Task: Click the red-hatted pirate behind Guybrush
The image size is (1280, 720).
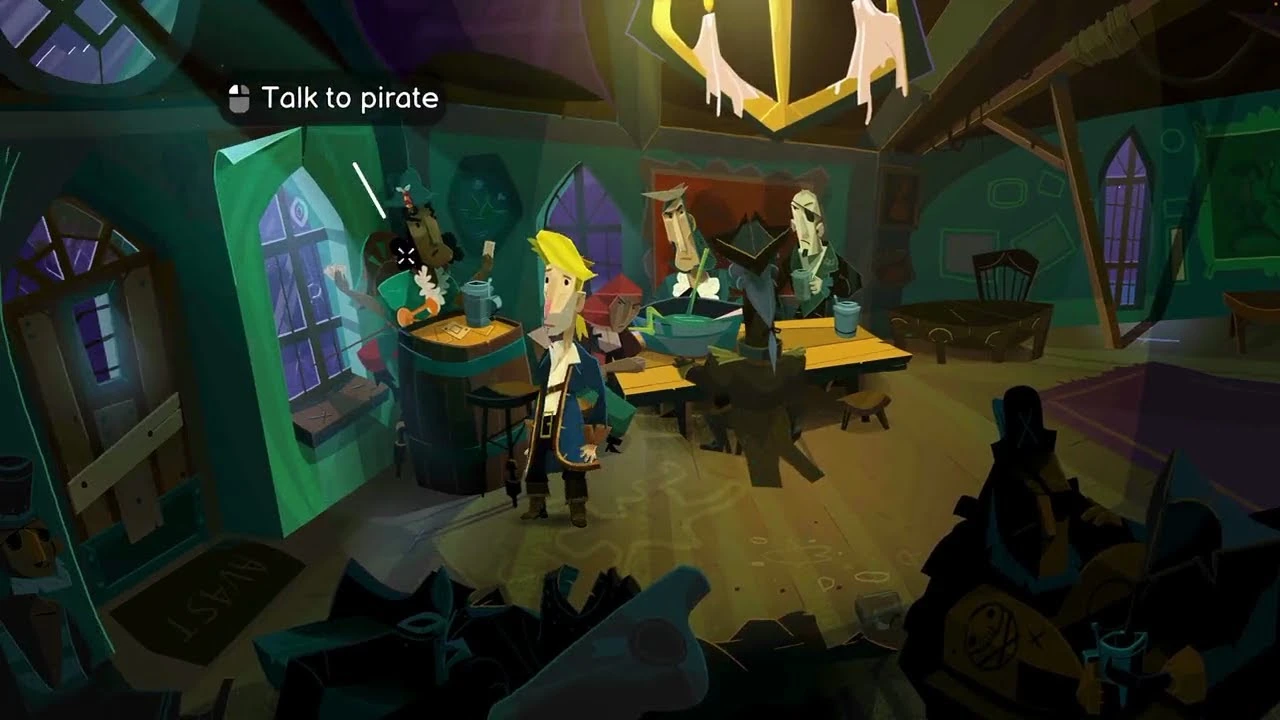Action: coord(618,310)
